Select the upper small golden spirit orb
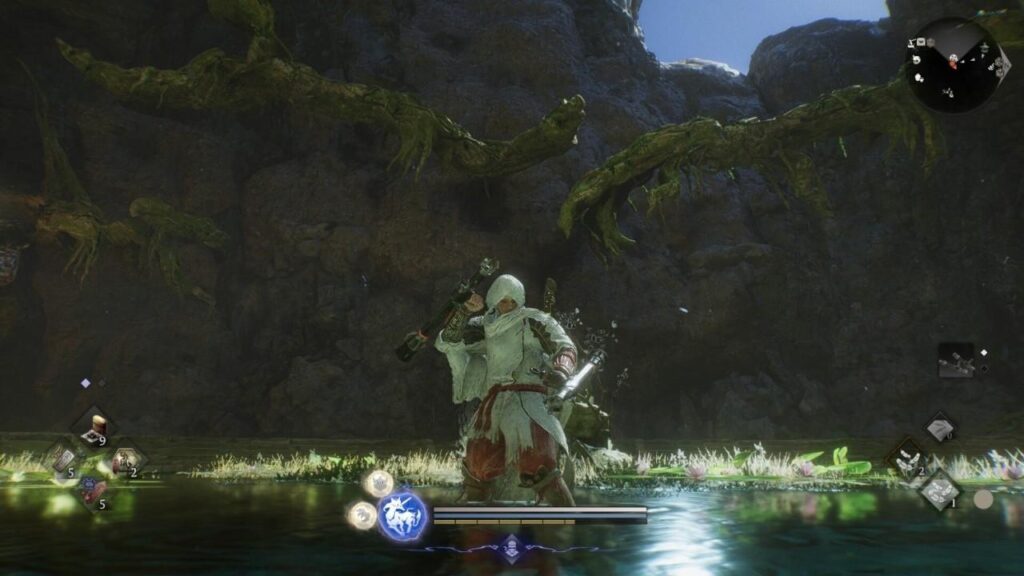Image resolution: width=1024 pixels, height=576 pixels. (x=378, y=484)
